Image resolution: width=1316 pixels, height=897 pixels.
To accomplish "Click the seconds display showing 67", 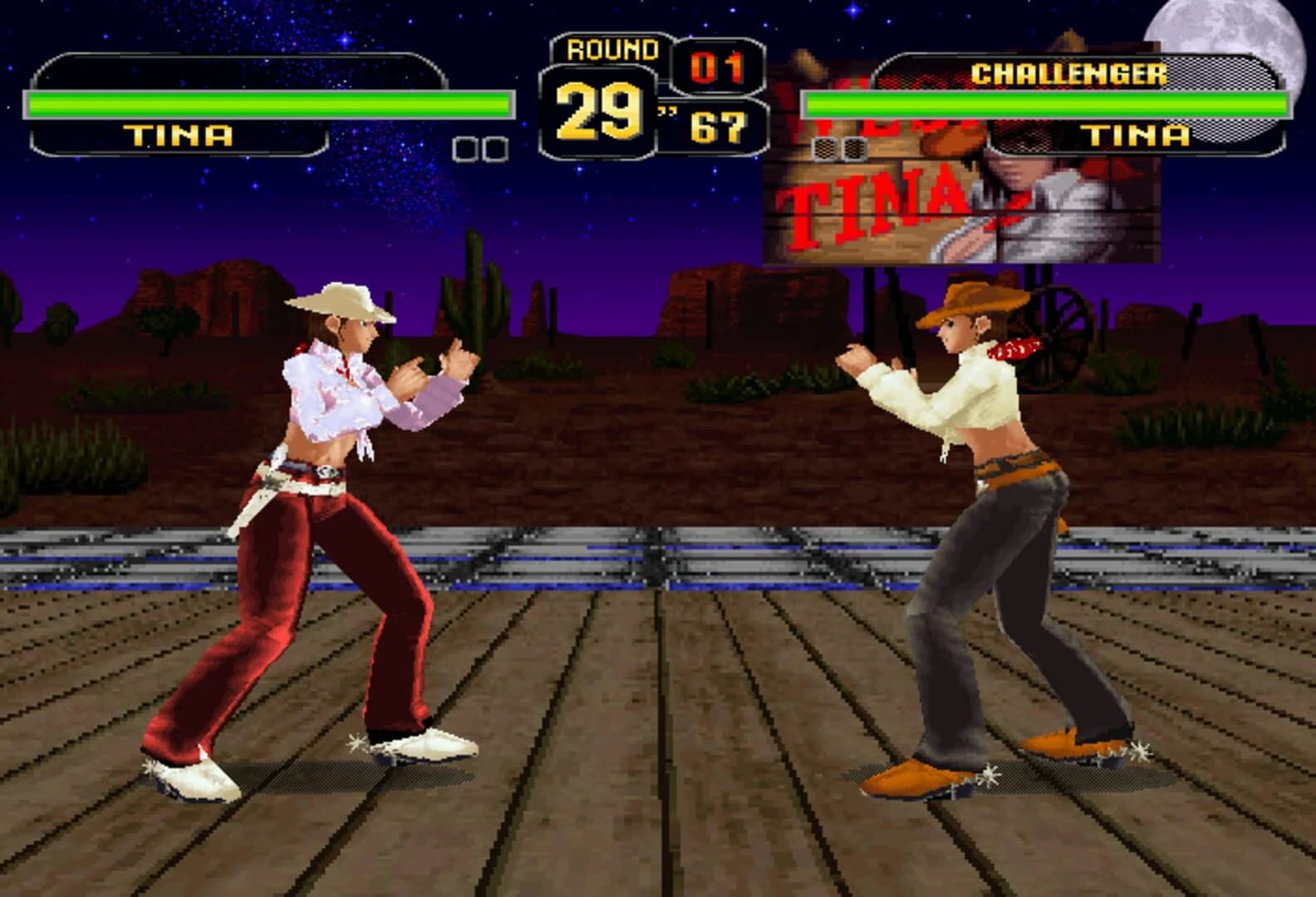I will [x=719, y=126].
